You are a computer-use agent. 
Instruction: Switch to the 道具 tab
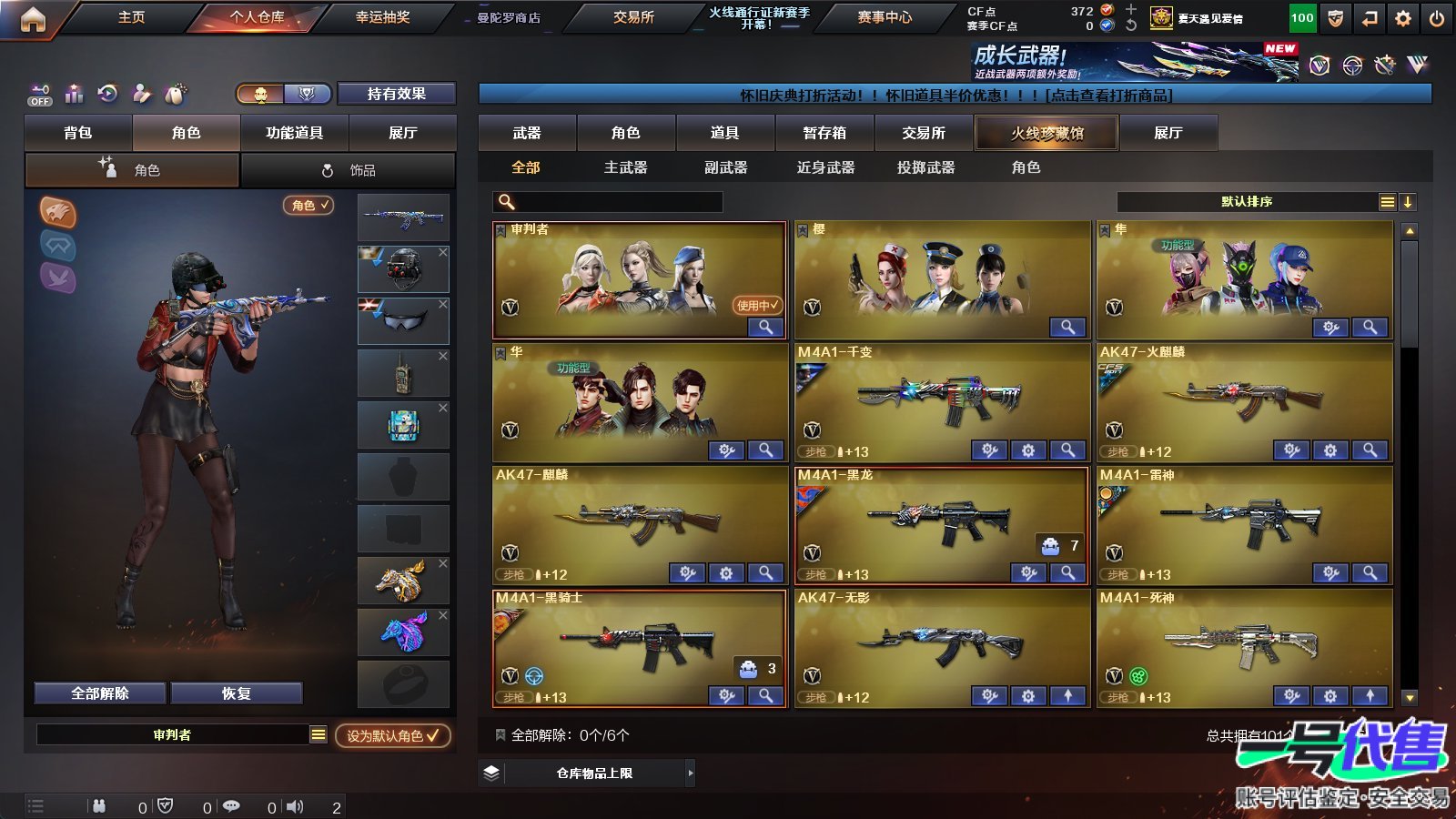point(723,133)
